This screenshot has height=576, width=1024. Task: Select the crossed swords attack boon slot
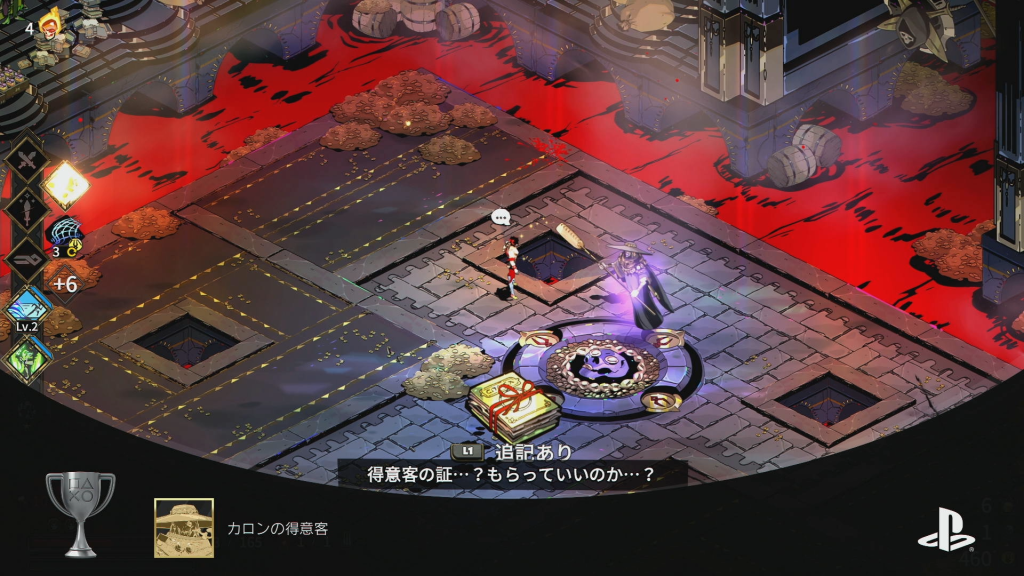pos(27,160)
